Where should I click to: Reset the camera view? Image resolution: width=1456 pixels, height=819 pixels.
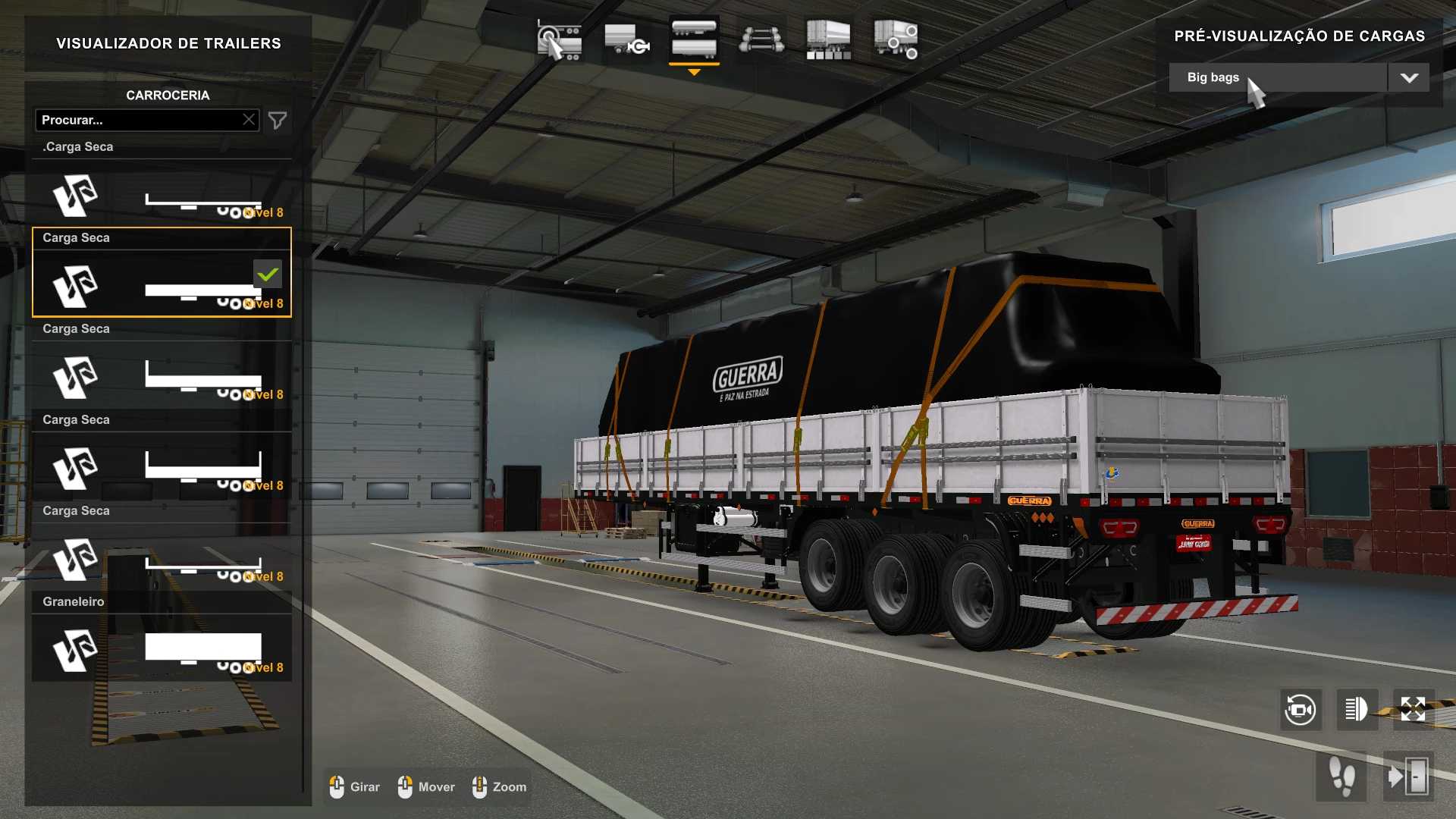[x=1301, y=710]
